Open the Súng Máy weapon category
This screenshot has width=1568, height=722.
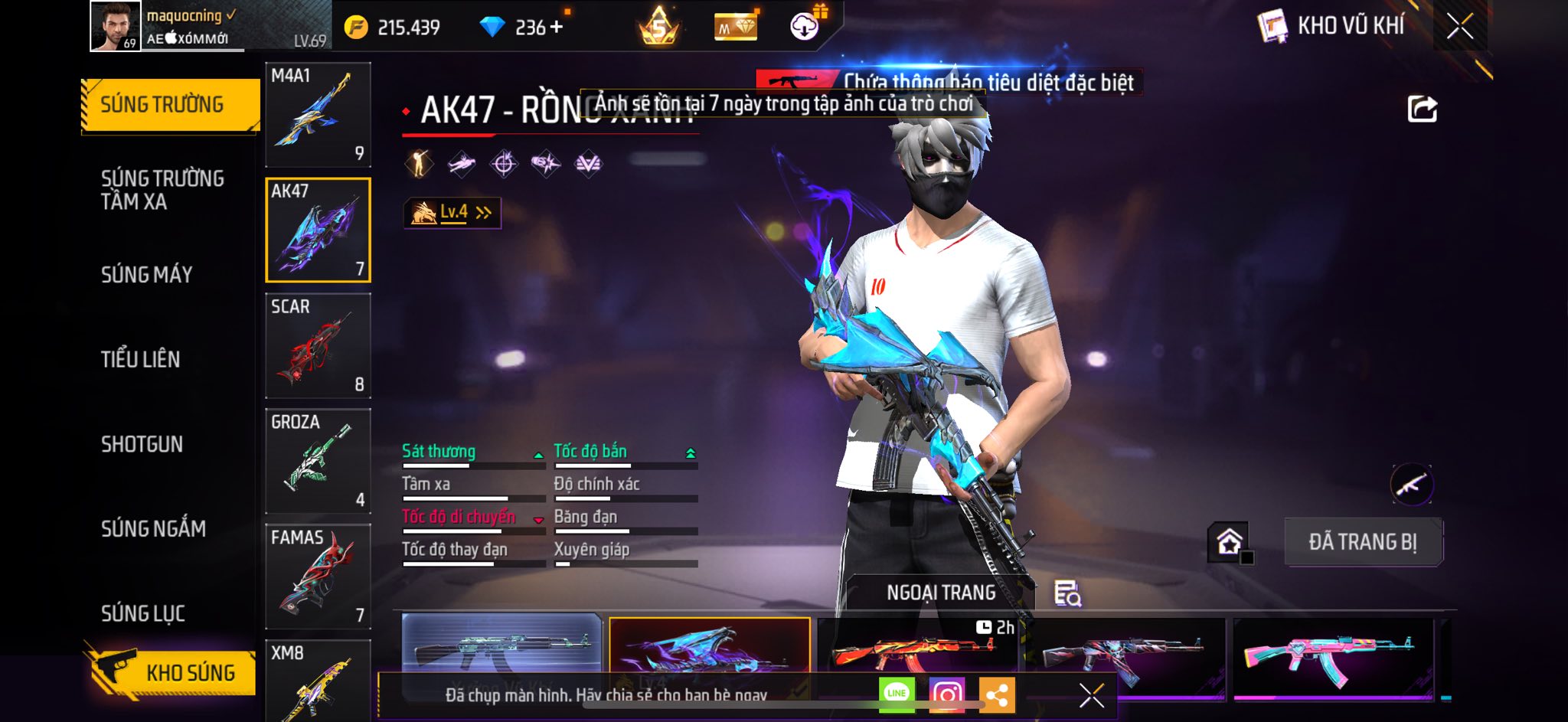147,274
